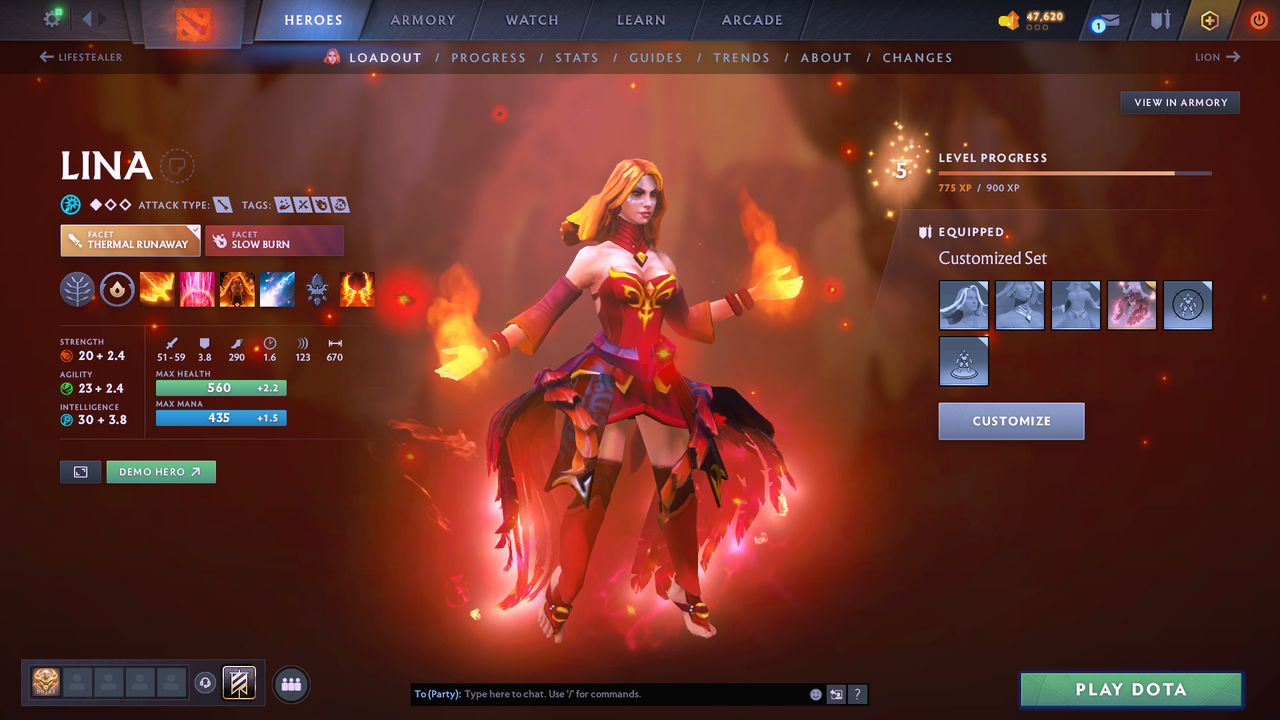The width and height of the screenshot is (1280, 720).
Task: Select Lina's Laguna Blade ultimate ability icon
Action: (x=277, y=289)
